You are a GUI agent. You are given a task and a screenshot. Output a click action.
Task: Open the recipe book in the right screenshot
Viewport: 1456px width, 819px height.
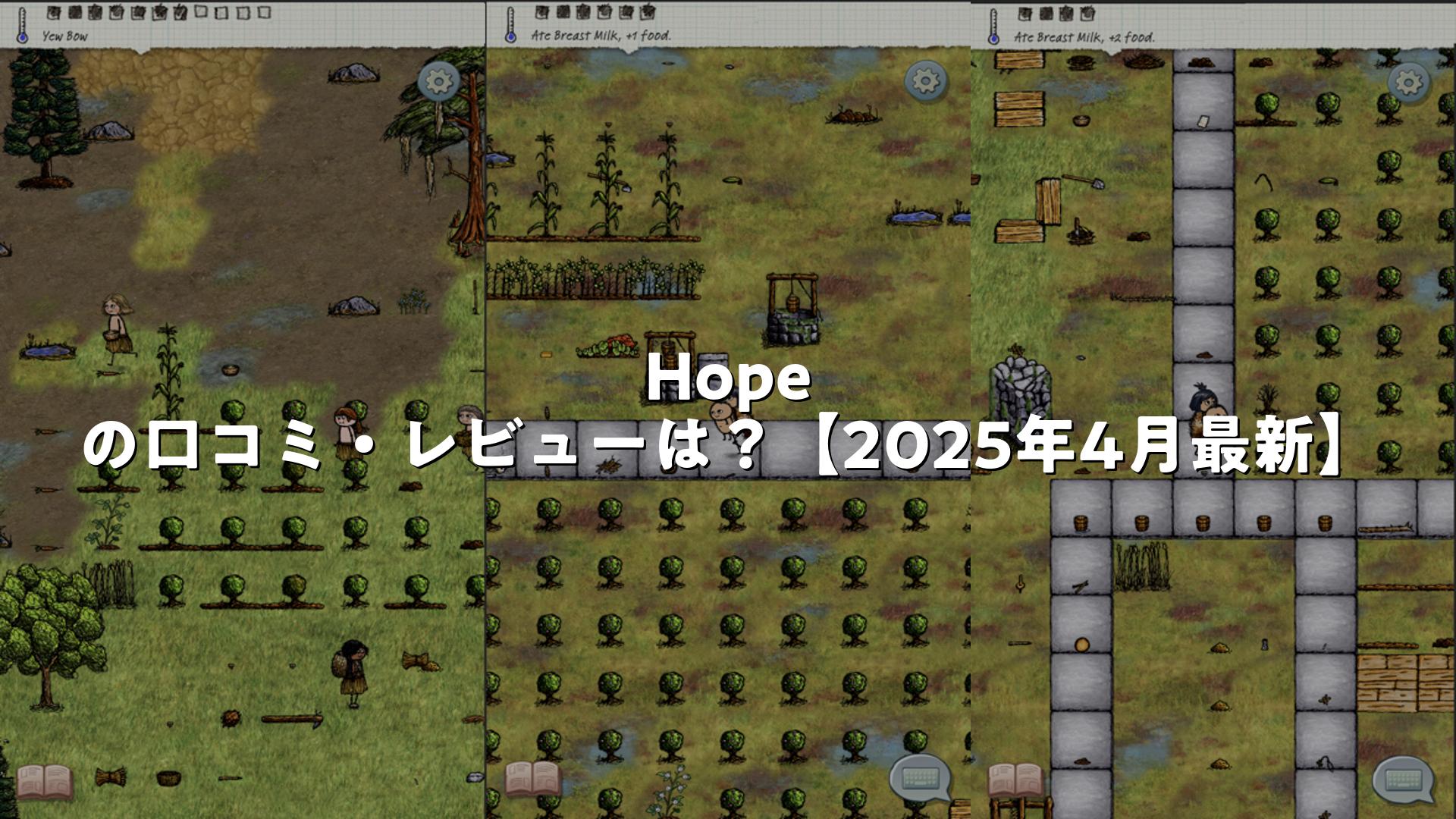[1015, 780]
